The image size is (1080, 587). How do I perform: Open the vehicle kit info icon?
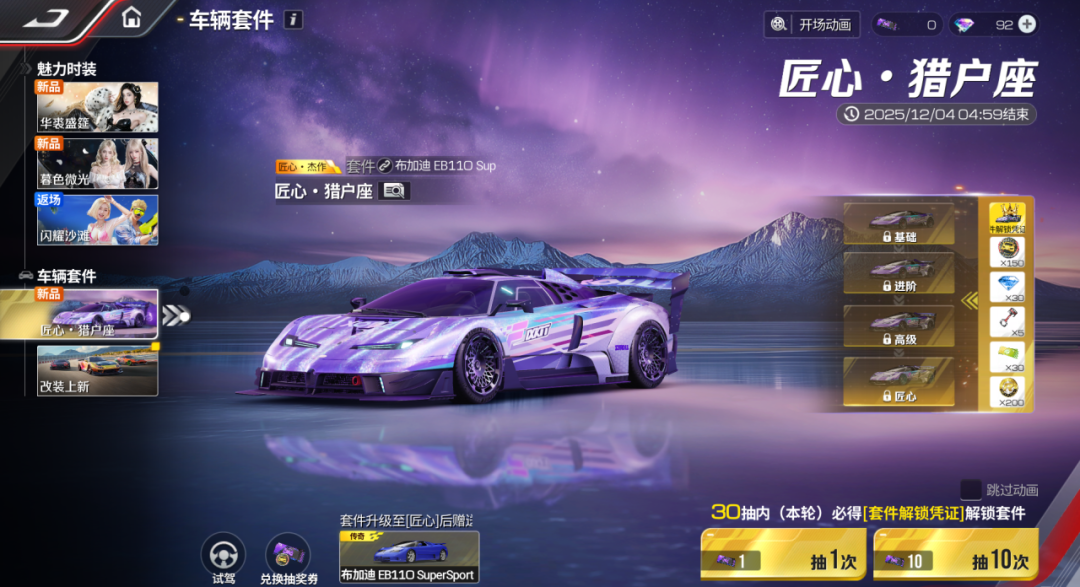point(292,19)
